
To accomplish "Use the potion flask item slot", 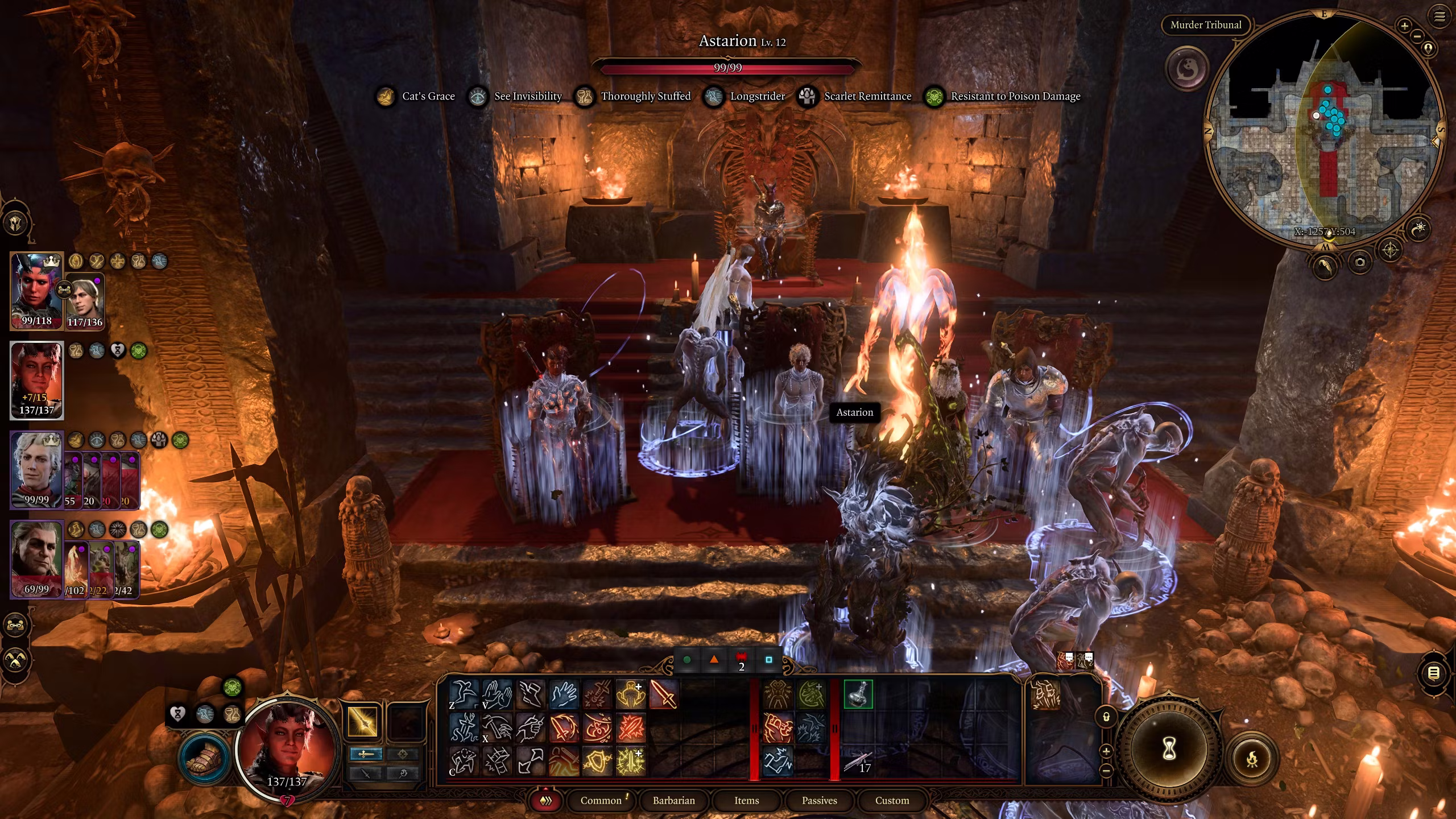I will (x=858, y=694).
